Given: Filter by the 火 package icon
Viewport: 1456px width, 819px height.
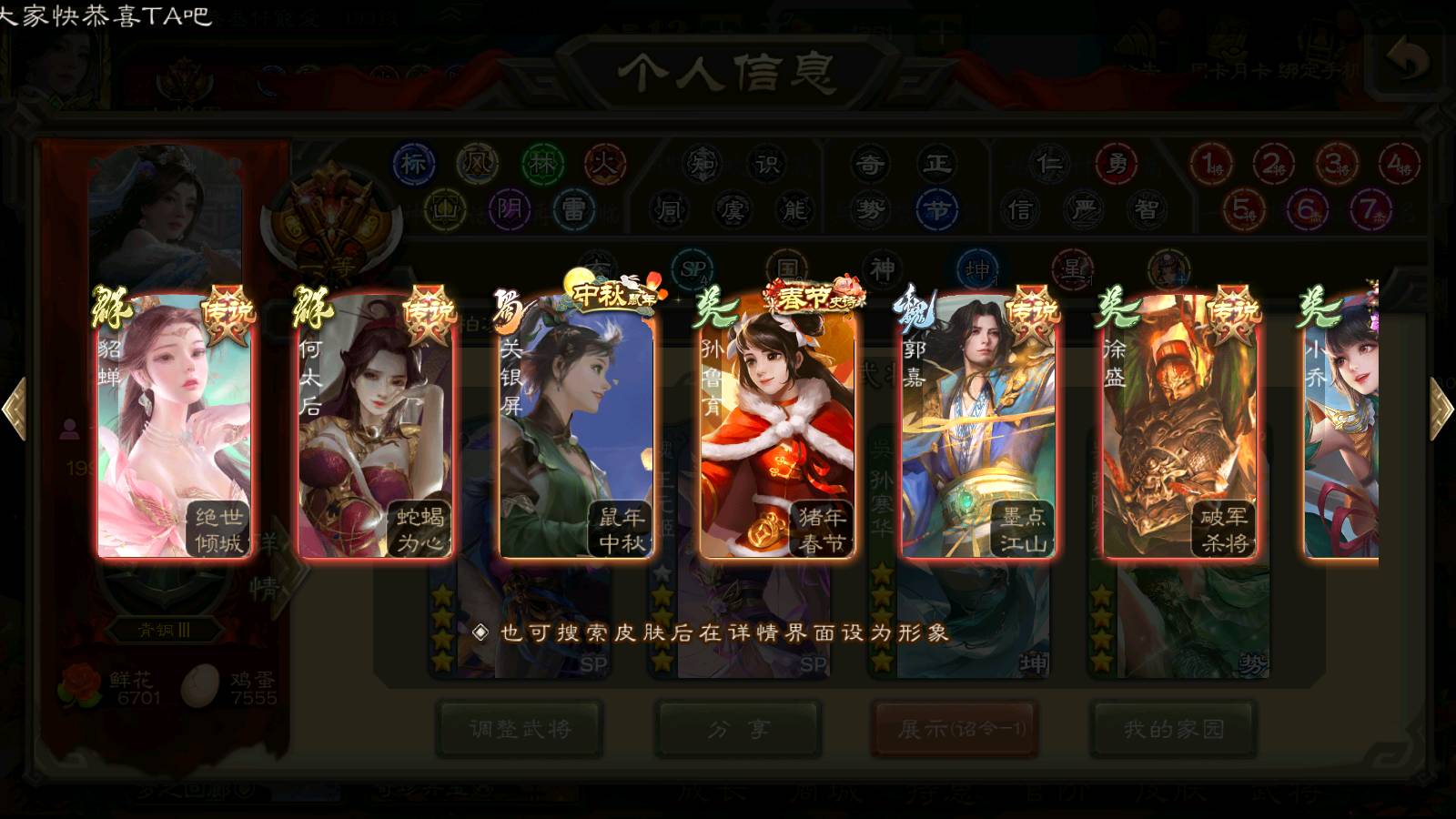Looking at the screenshot, I should pos(605,164).
